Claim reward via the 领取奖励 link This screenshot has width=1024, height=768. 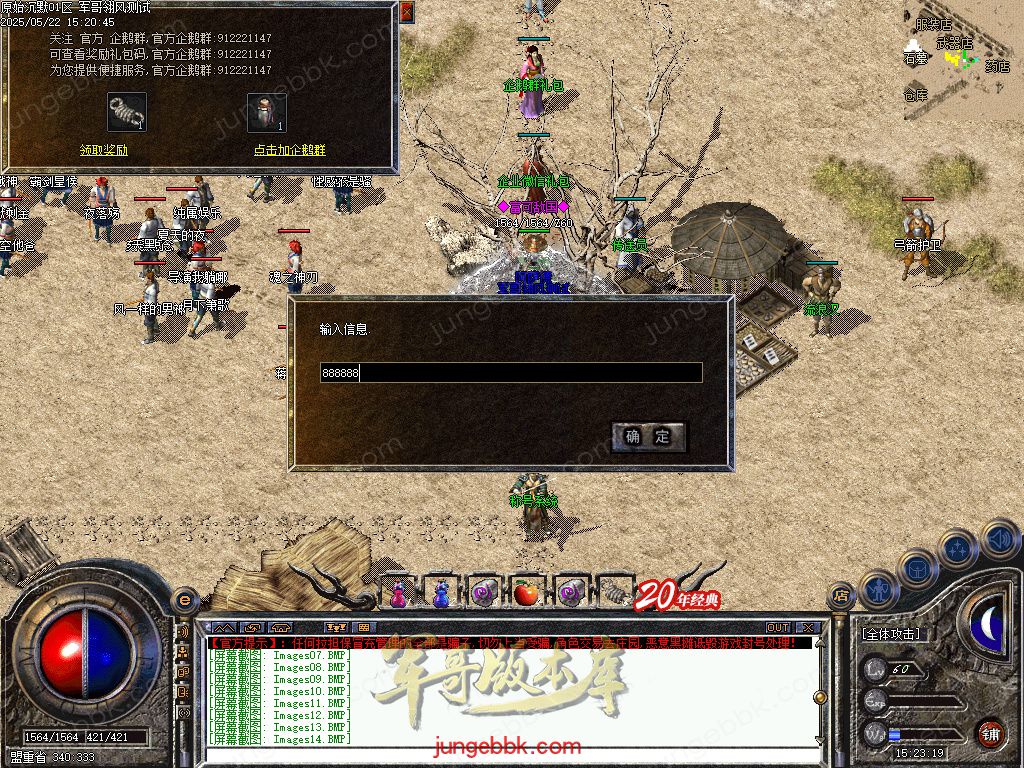click(x=104, y=150)
